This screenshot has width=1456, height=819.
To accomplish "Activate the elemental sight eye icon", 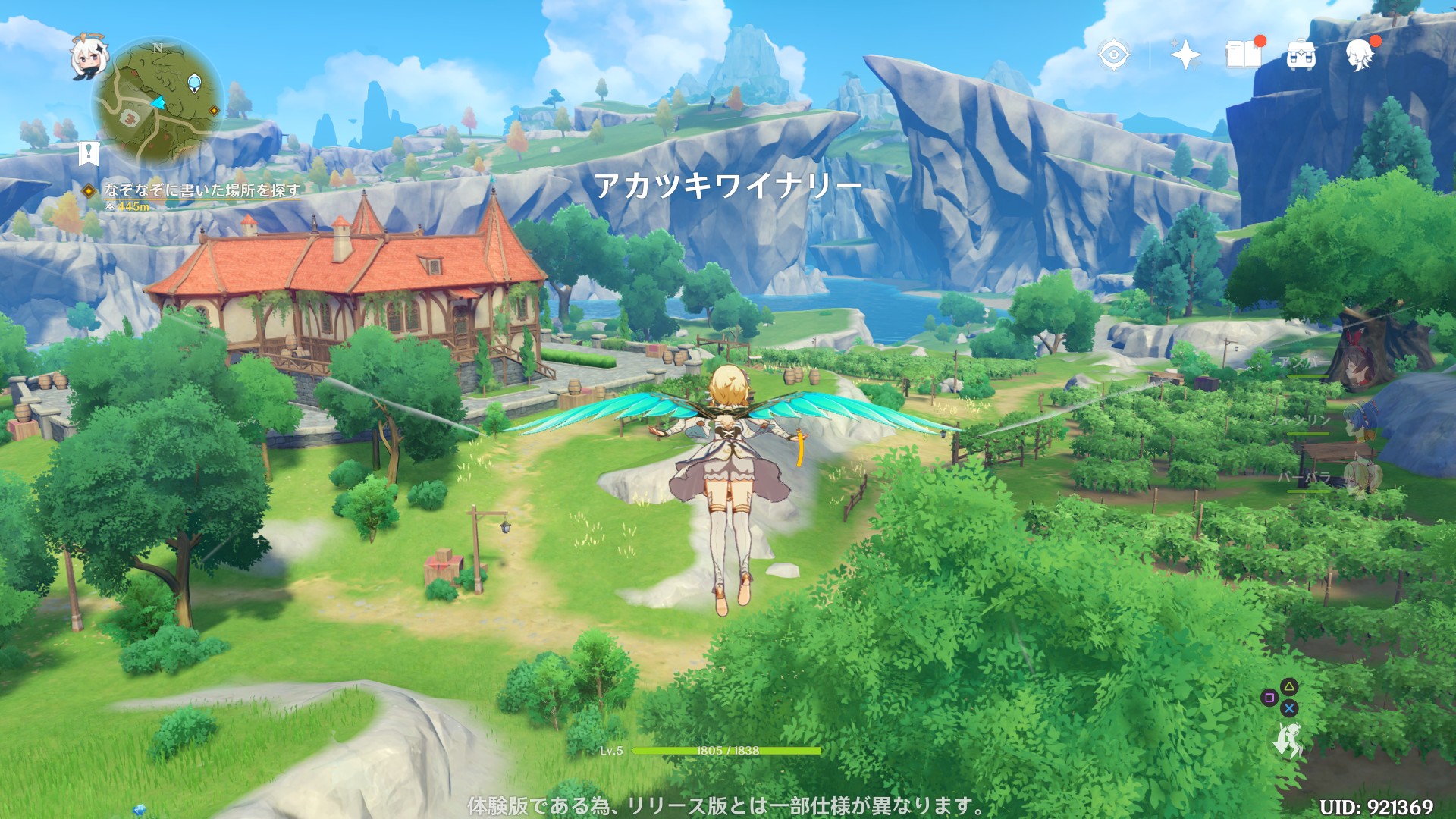I will point(1113,55).
